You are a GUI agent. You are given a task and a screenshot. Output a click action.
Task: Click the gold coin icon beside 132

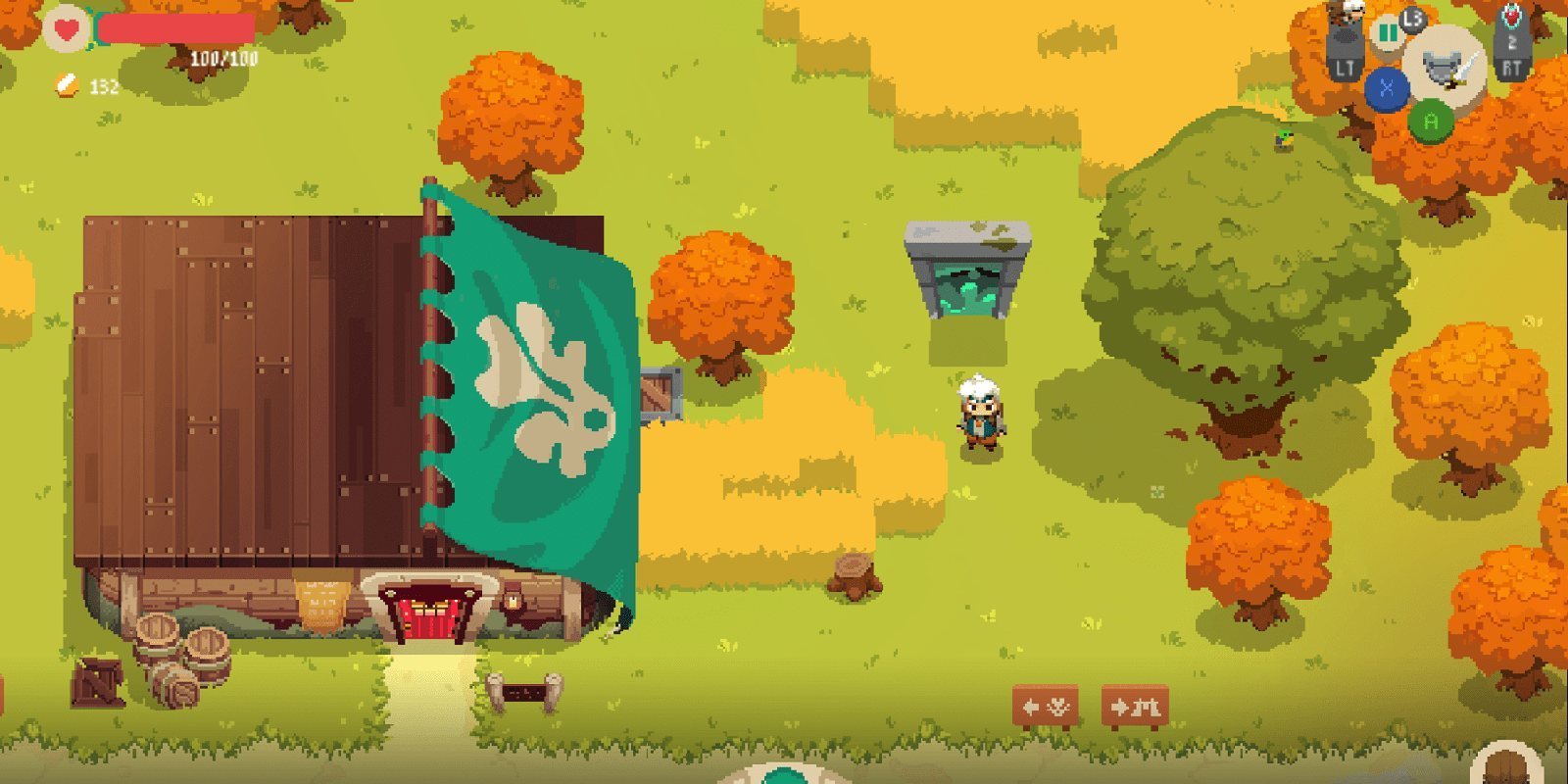pos(65,84)
